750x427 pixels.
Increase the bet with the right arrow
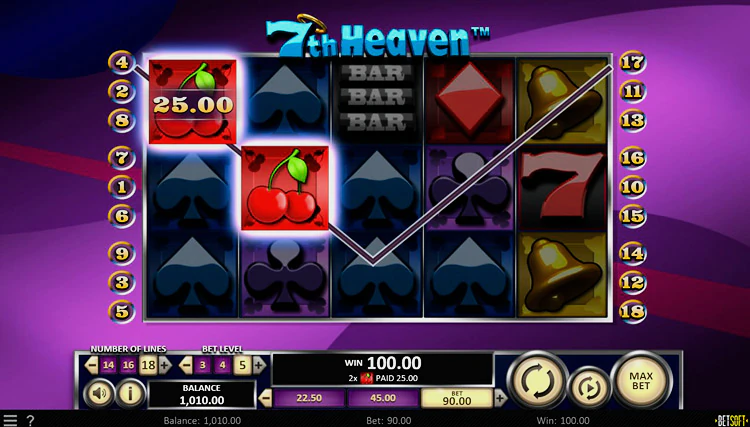pyautogui.click(x=500, y=399)
